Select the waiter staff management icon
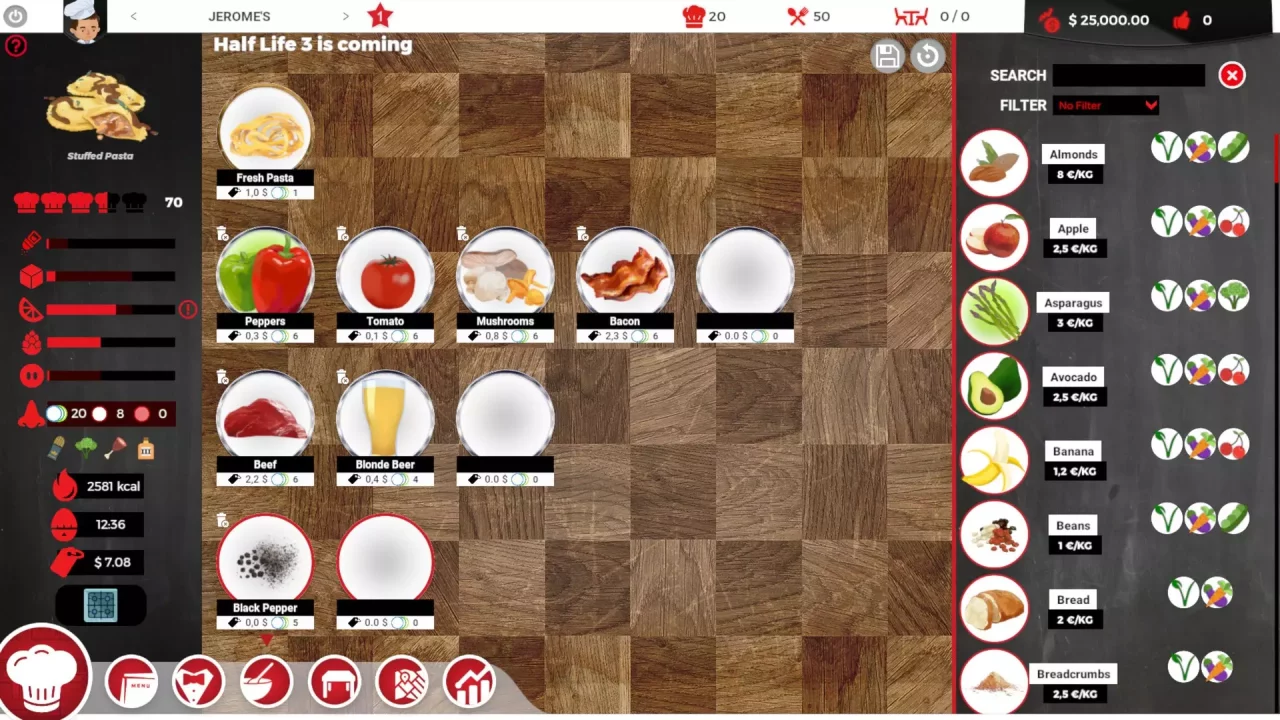The width and height of the screenshot is (1280, 720). (x=198, y=681)
